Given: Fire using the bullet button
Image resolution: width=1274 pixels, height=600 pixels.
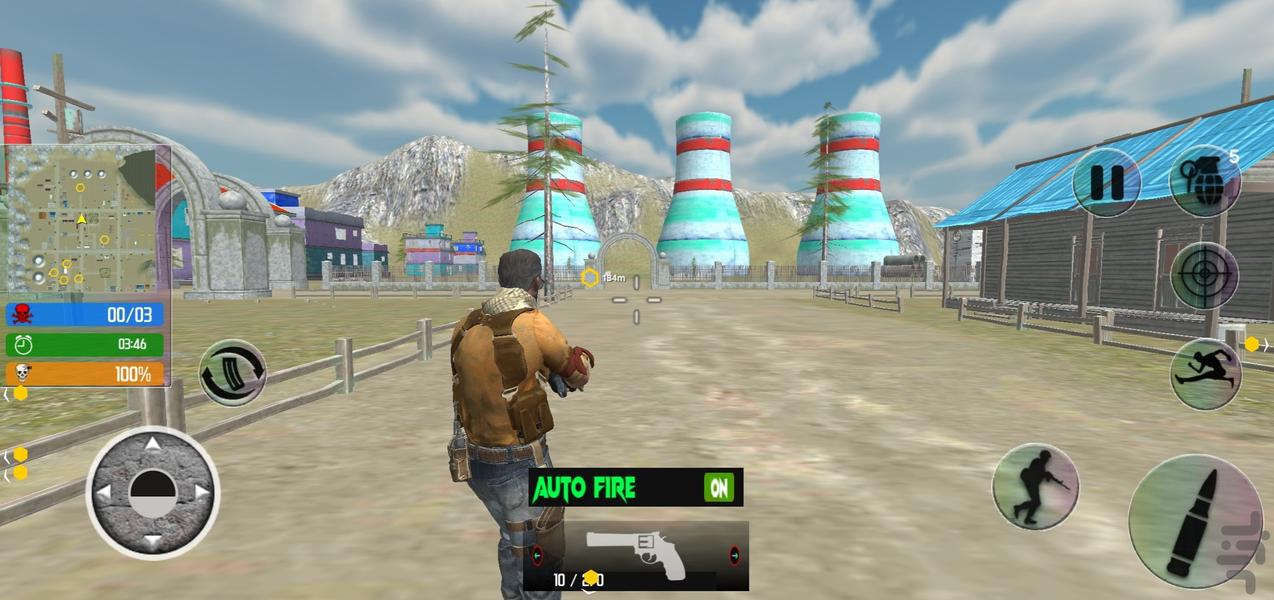Looking at the screenshot, I should tap(1196, 521).
